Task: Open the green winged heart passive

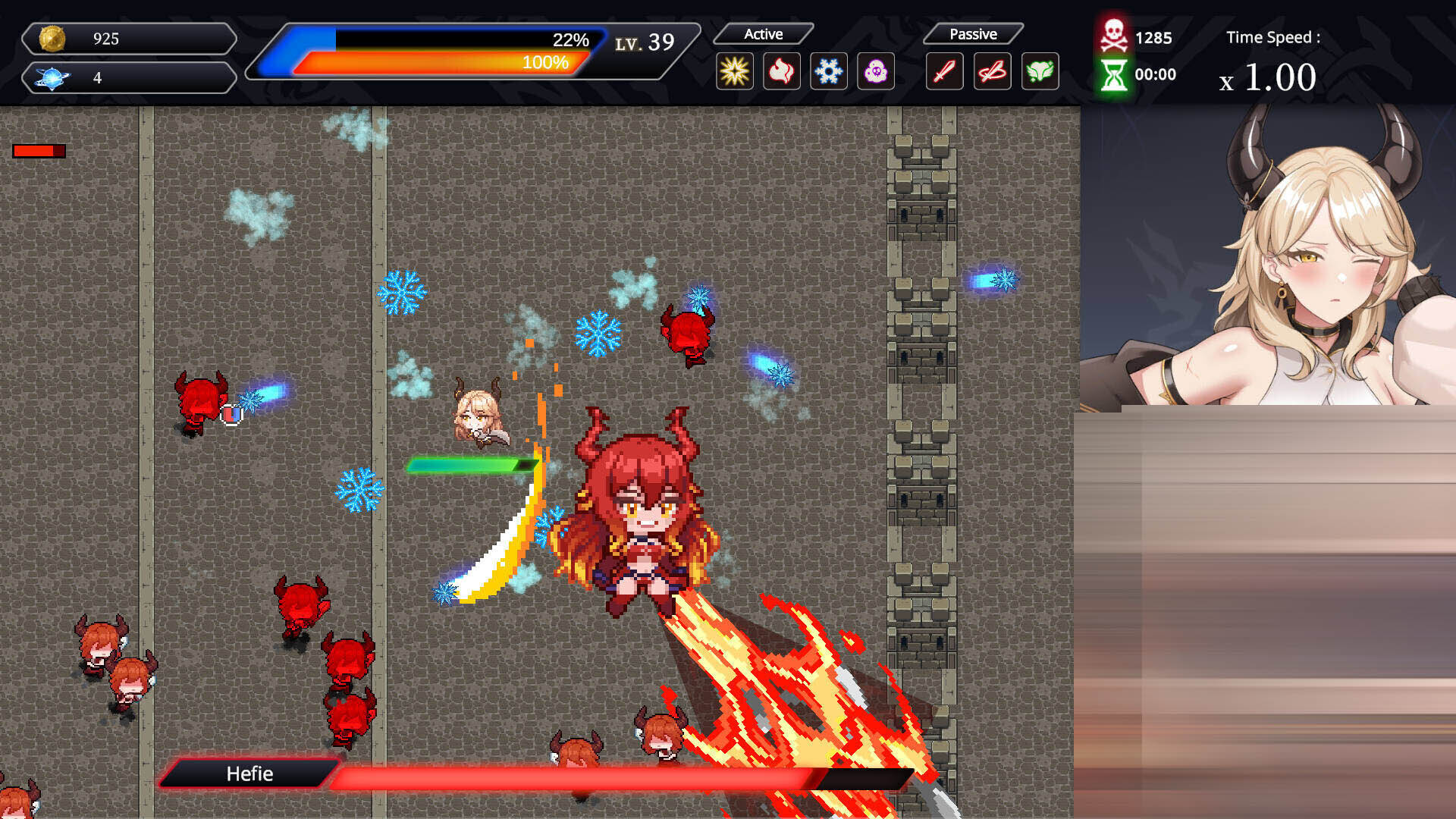Action: pos(1040,72)
